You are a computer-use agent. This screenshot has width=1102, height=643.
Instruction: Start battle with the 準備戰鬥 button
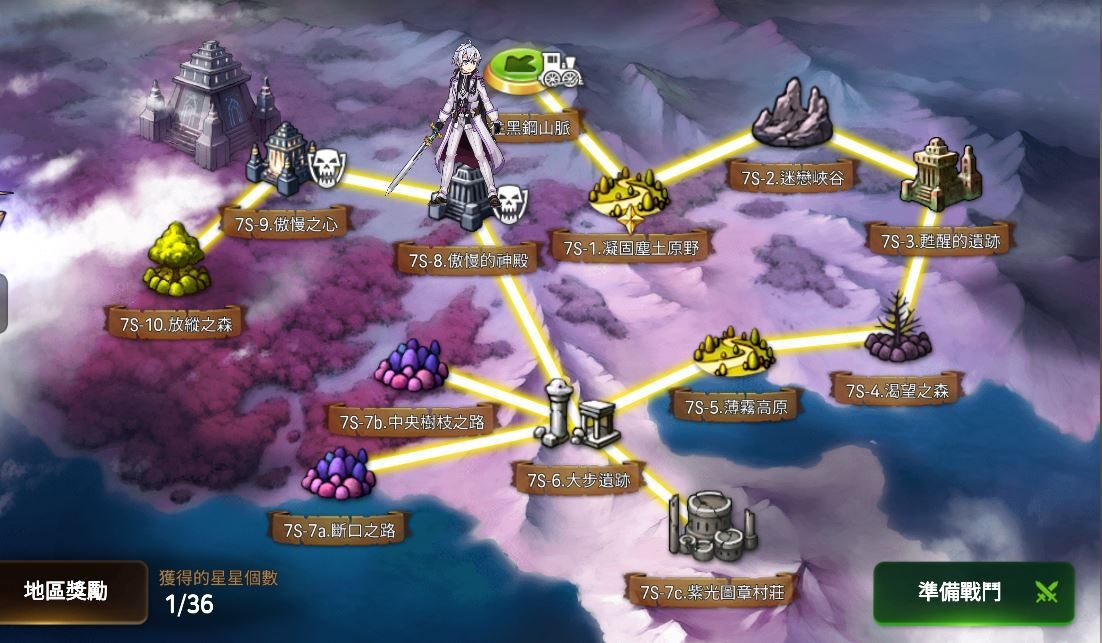coord(973,592)
